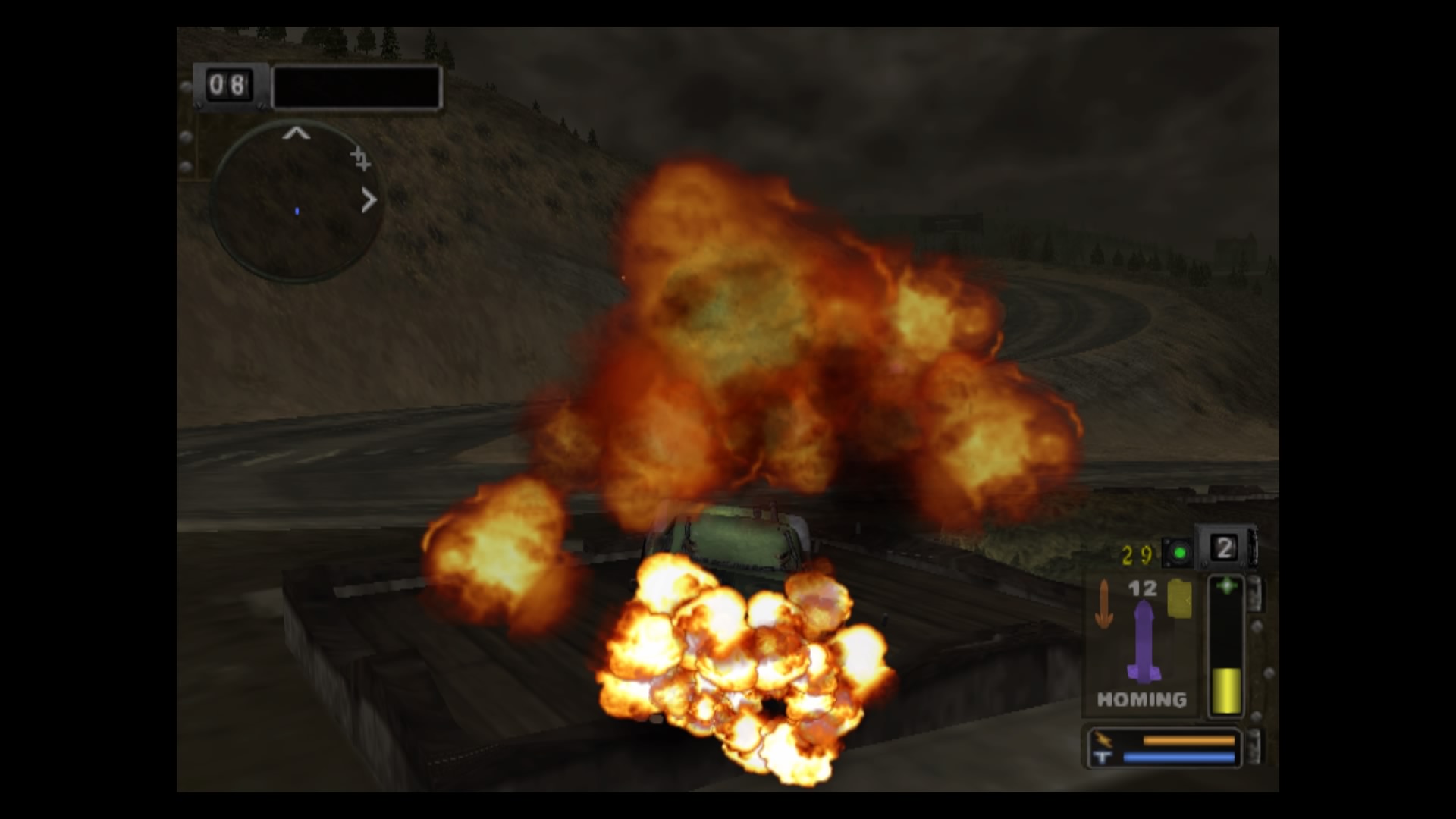
Task: Expand the right-facing chevron on the radar
Action: 369,200
